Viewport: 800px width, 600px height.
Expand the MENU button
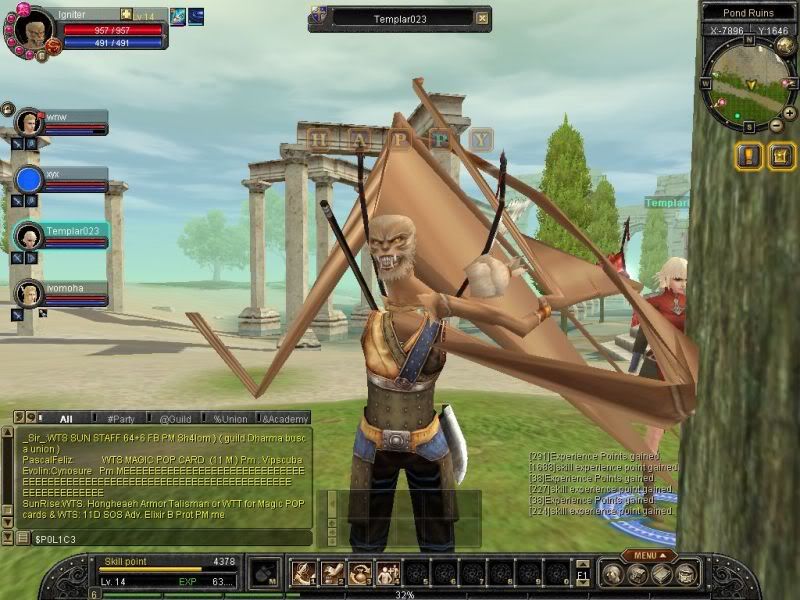click(648, 555)
